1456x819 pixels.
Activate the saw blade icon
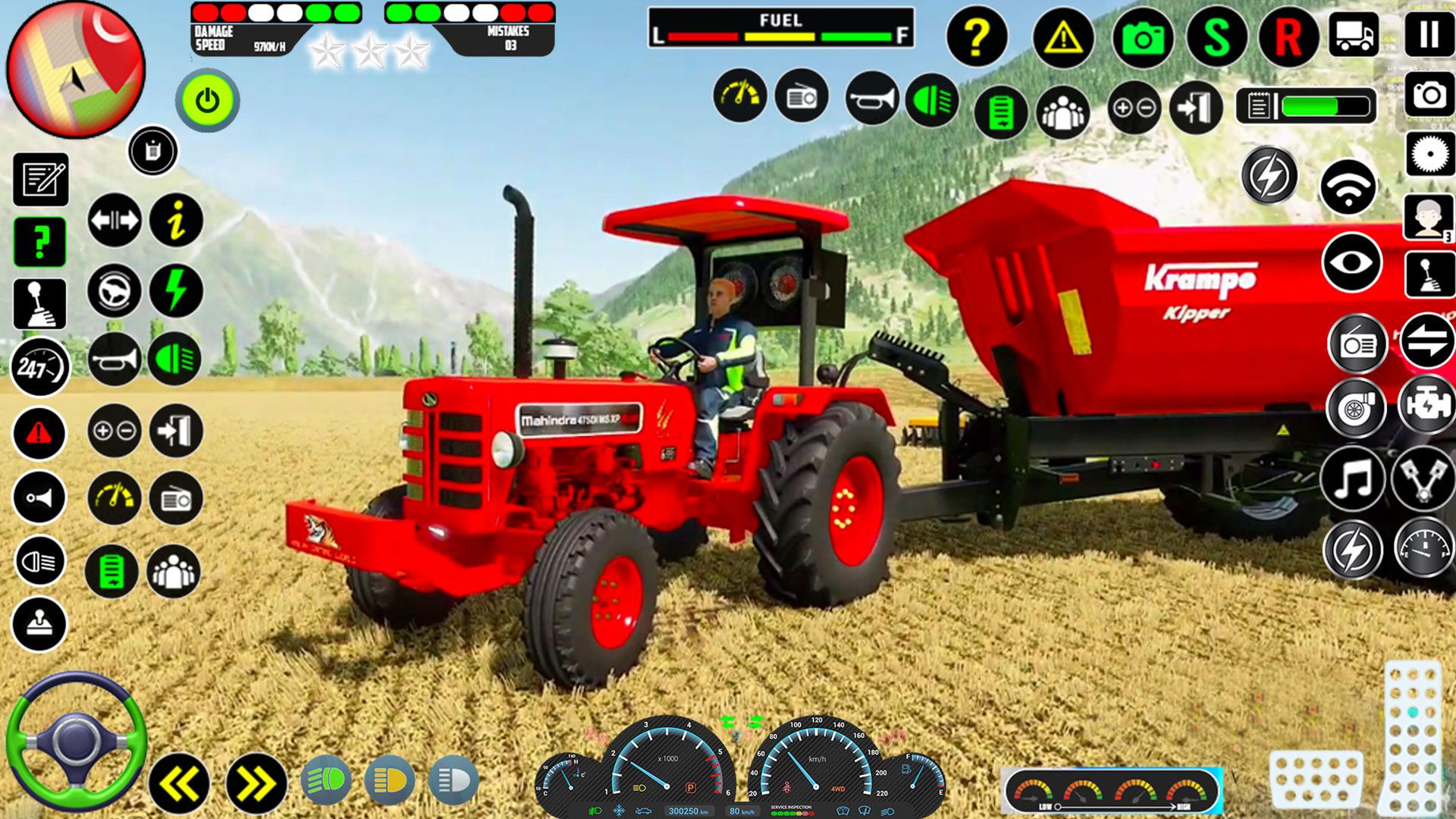(1429, 155)
